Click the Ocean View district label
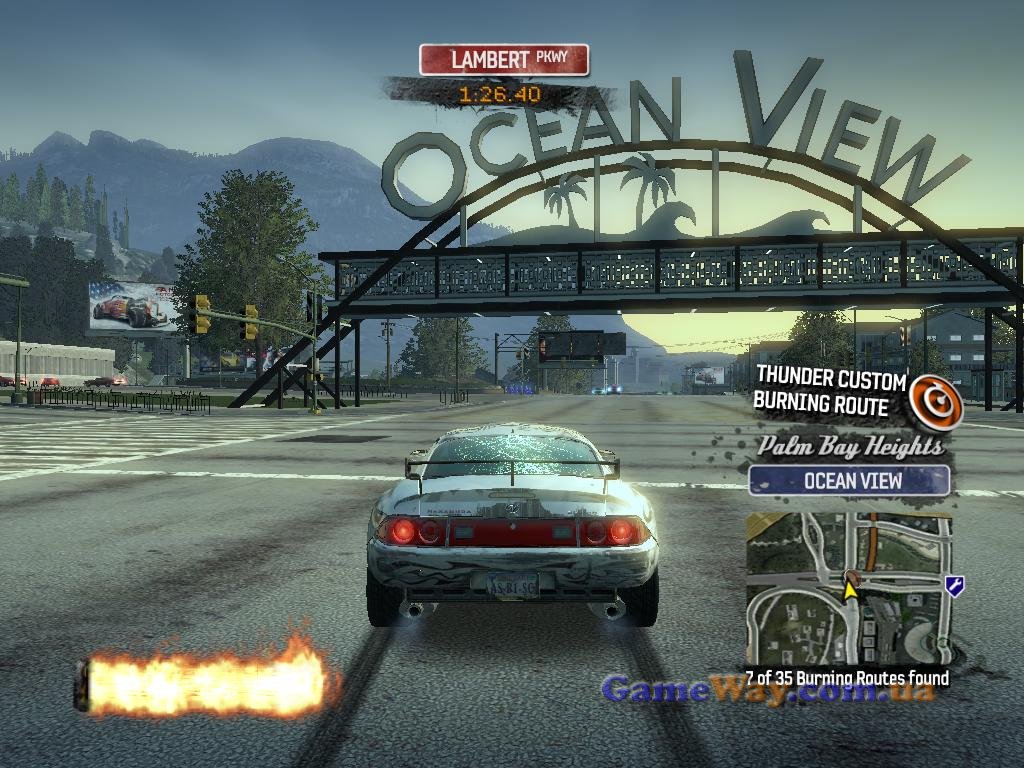This screenshot has height=768, width=1024. (849, 480)
